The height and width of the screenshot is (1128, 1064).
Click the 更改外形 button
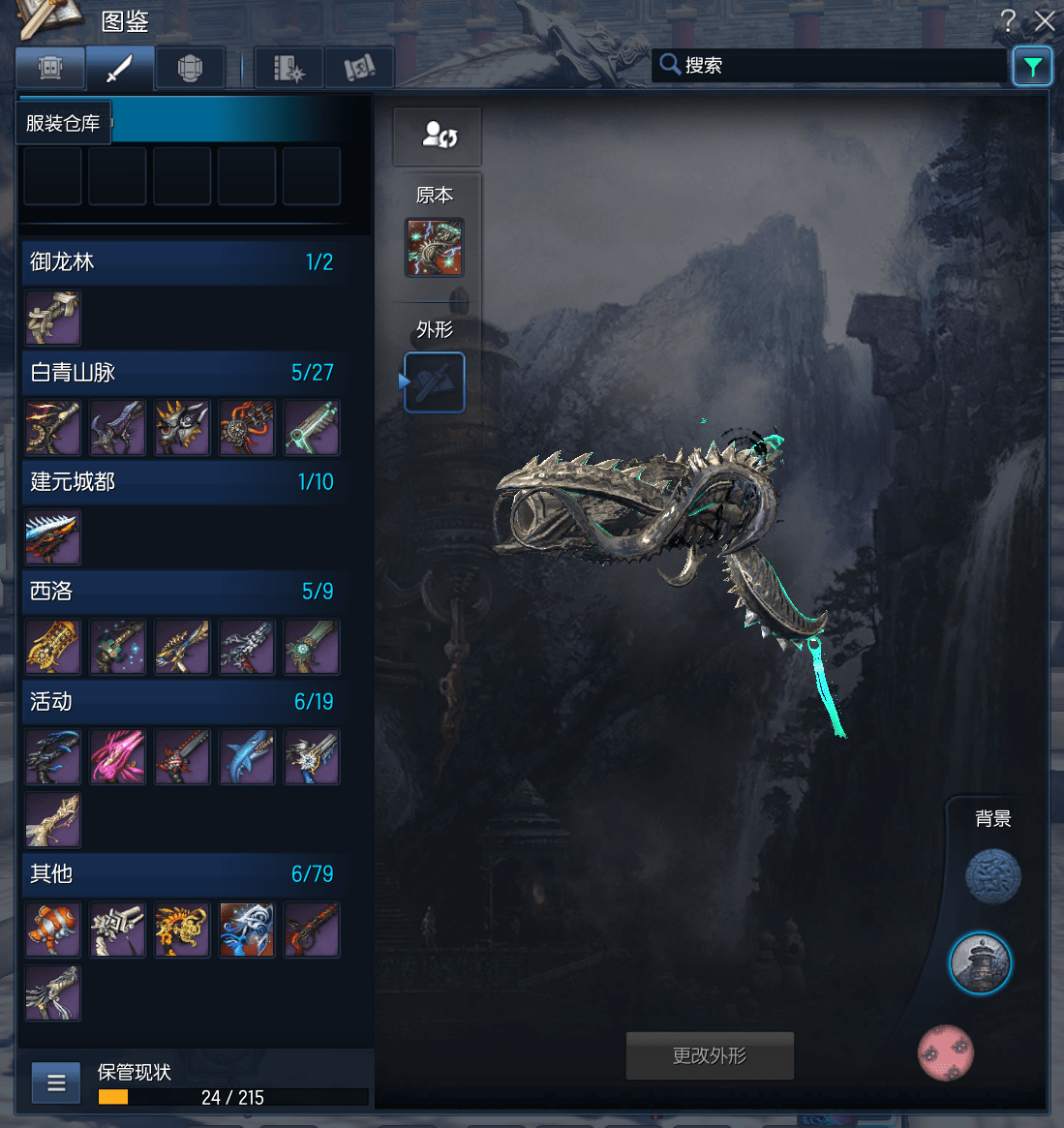click(x=710, y=1055)
